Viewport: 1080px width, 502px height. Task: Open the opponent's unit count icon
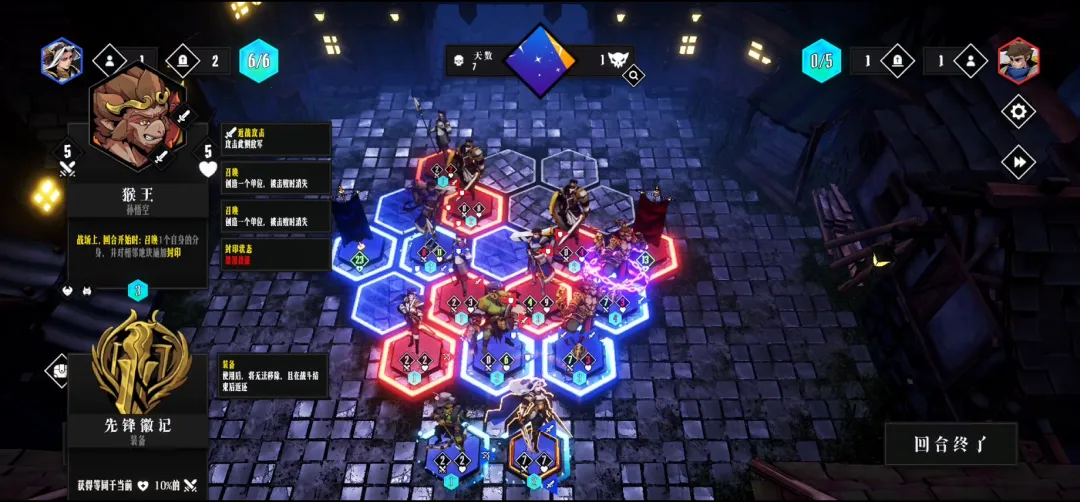(x=970, y=61)
